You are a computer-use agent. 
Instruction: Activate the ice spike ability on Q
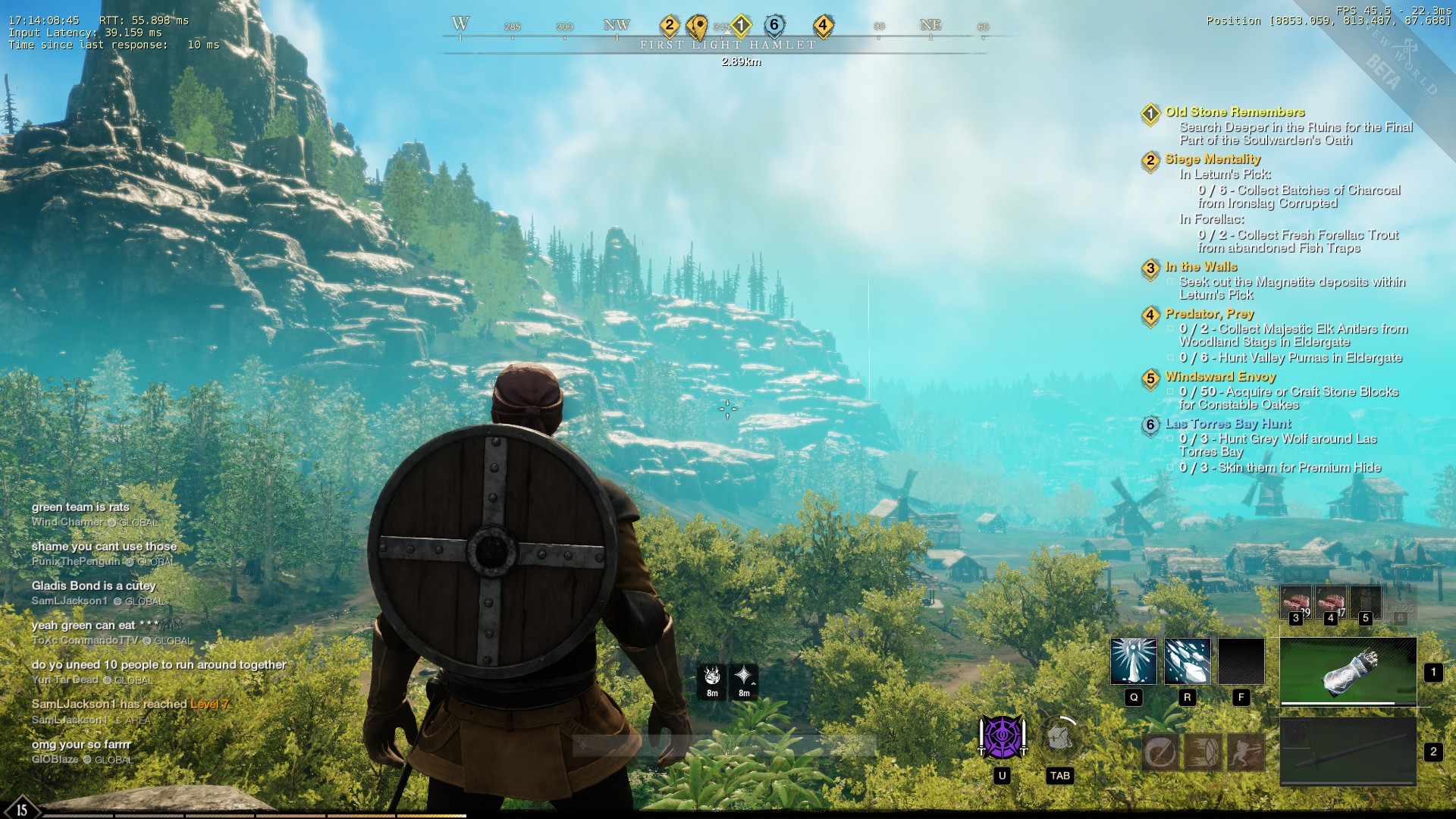pos(1134,661)
